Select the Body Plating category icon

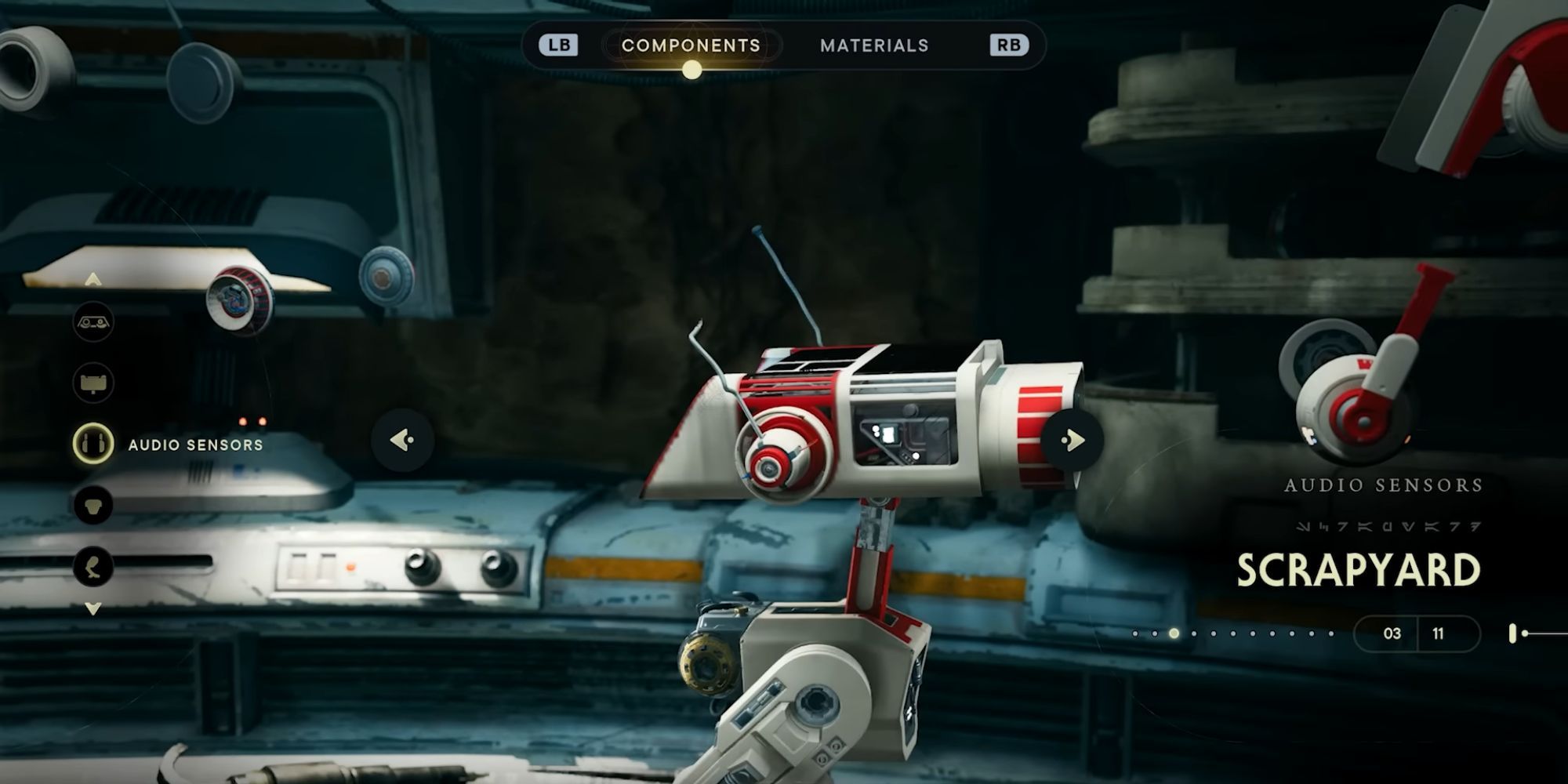tap(93, 503)
